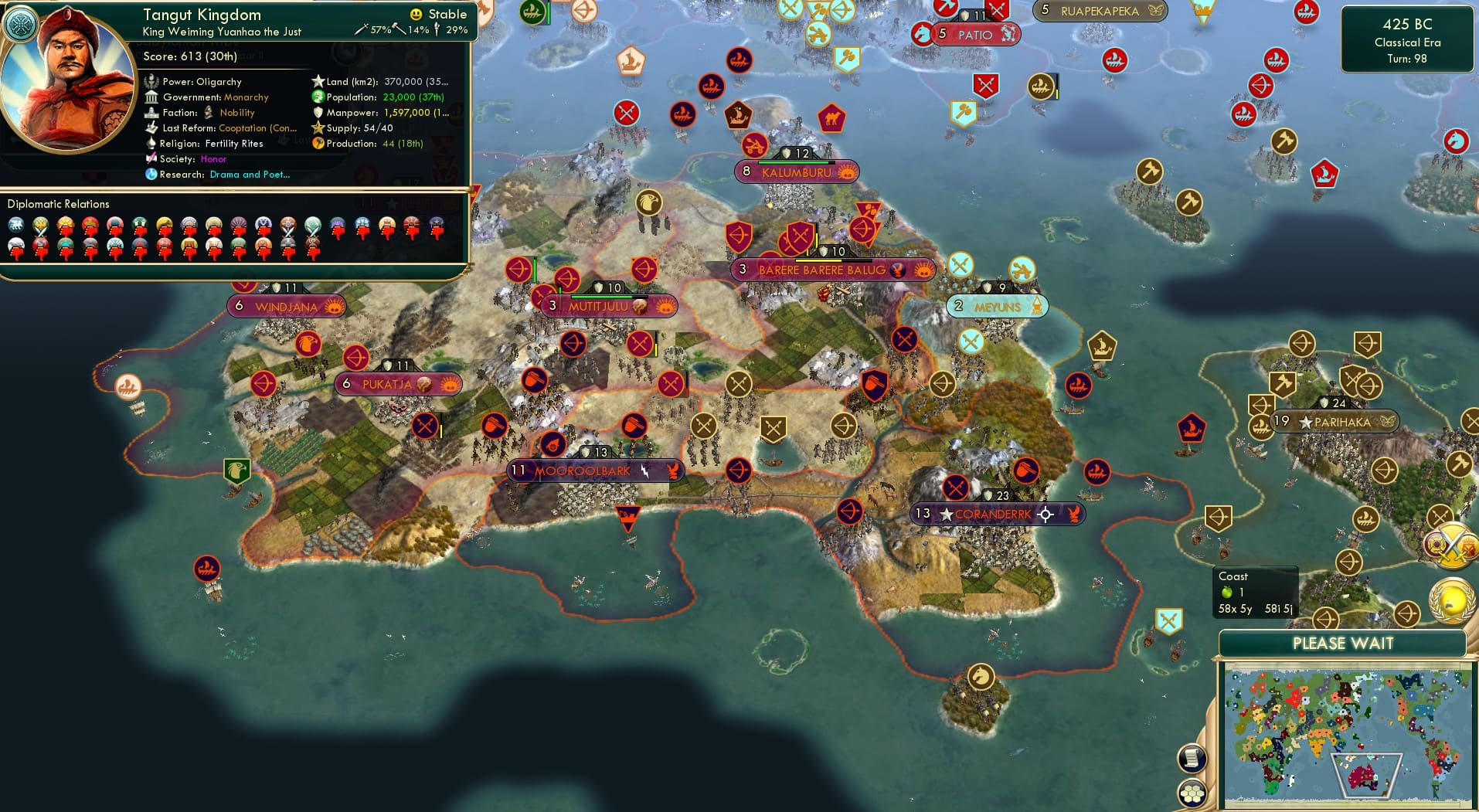The width and height of the screenshot is (1479, 812).
Task: Click the Research beaker icon
Action: point(151,175)
